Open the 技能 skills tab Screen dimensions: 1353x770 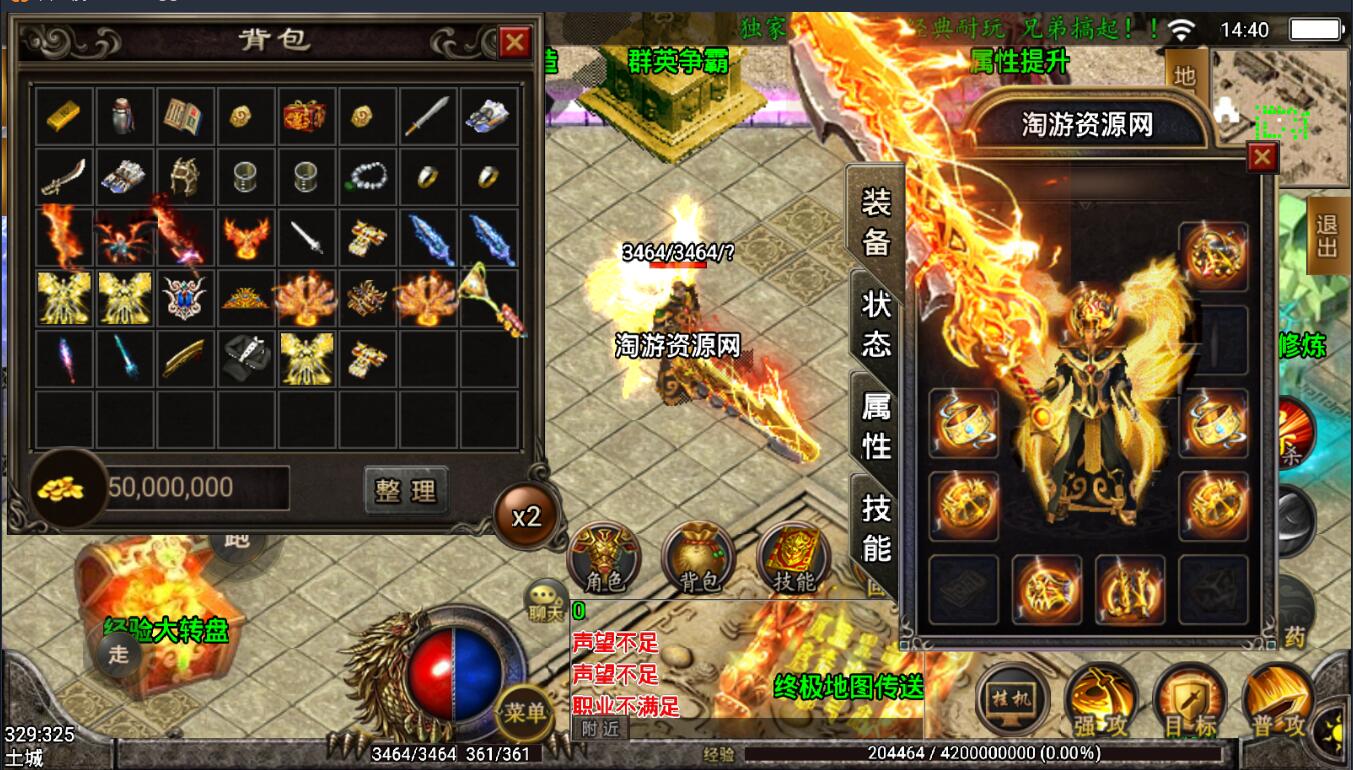point(875,527)
